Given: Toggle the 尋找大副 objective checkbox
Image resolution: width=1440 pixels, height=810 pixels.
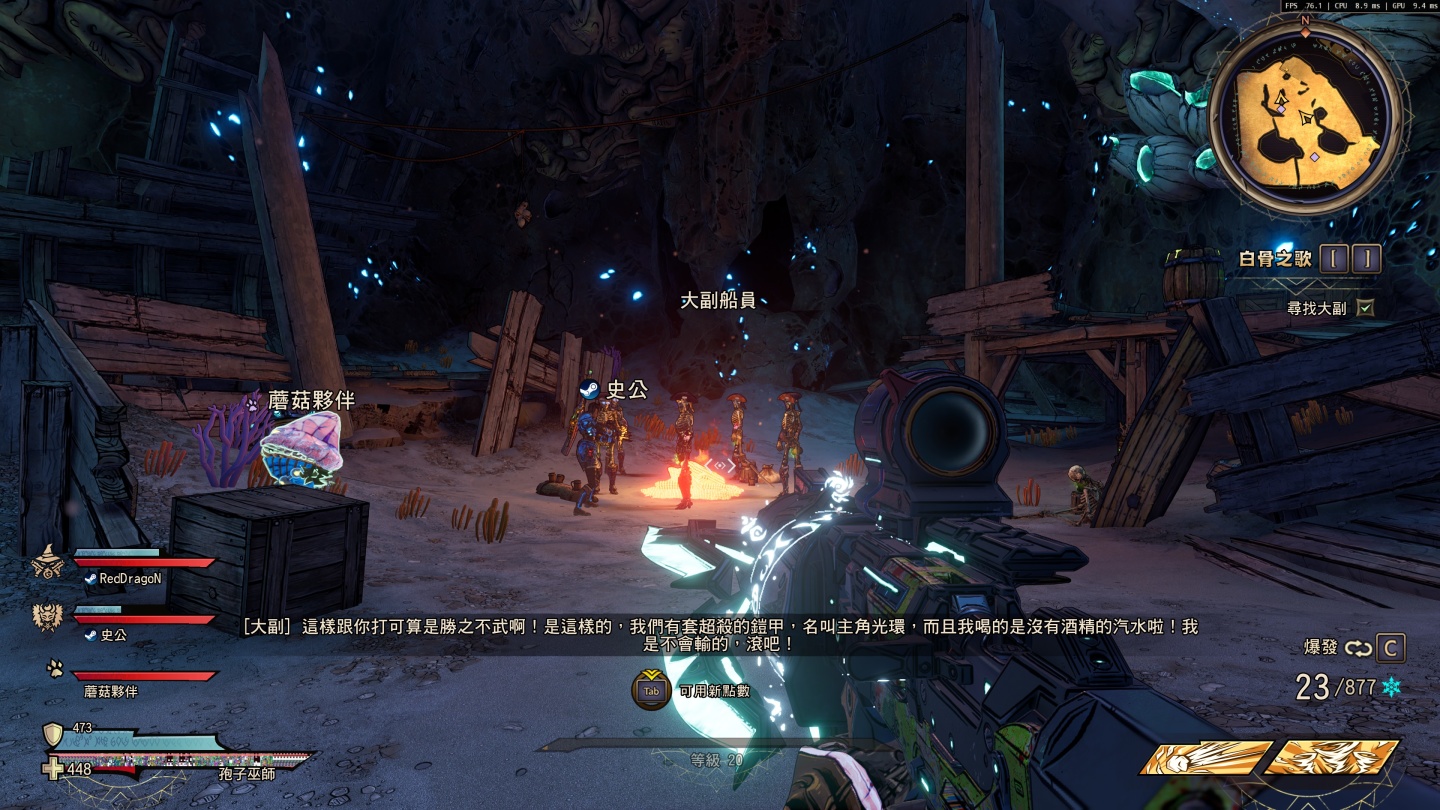Looking at the screenshot, I should [1366, 308].
